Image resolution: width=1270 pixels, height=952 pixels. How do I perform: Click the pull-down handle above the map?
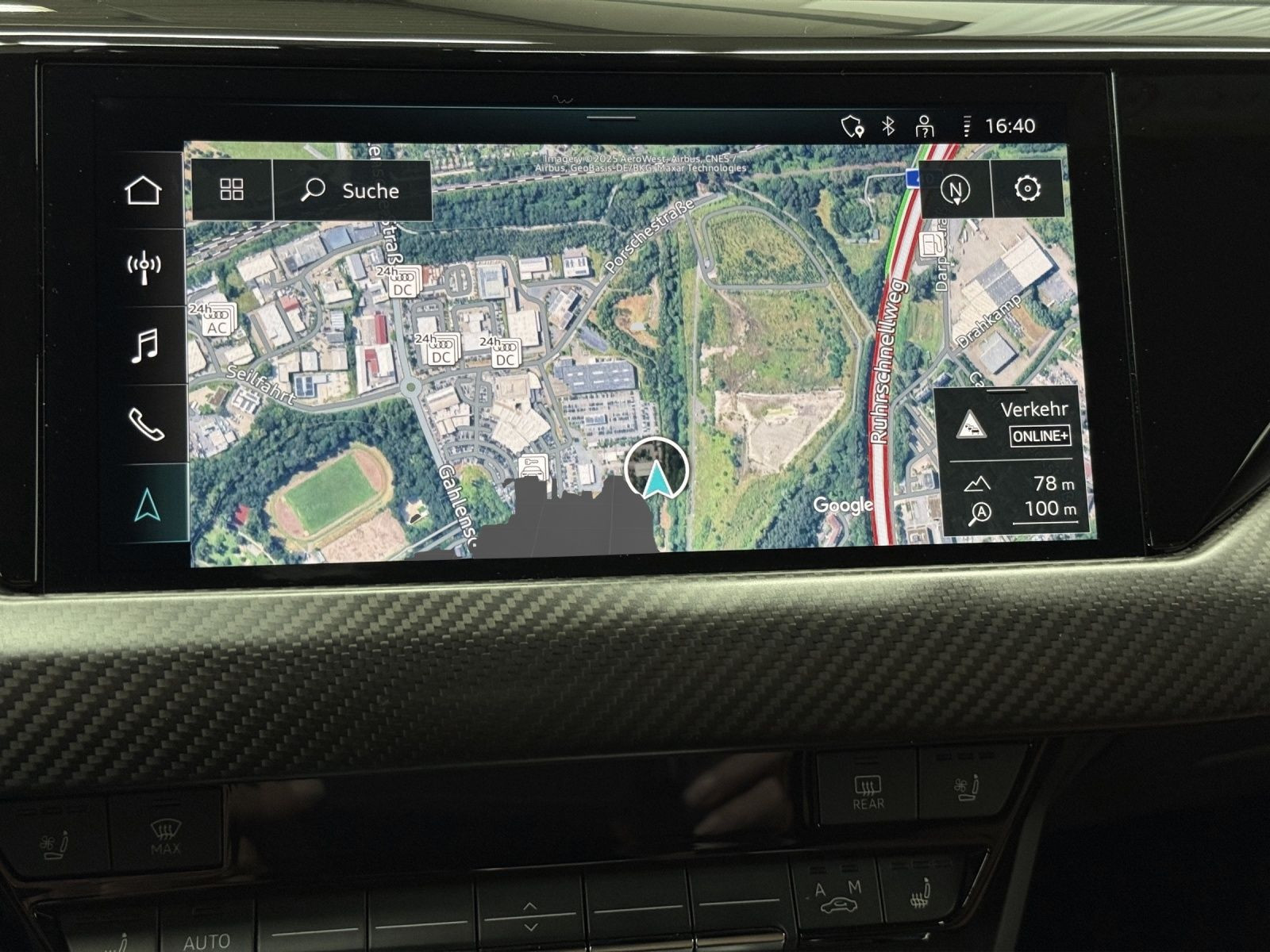click(x=611, y=118)
